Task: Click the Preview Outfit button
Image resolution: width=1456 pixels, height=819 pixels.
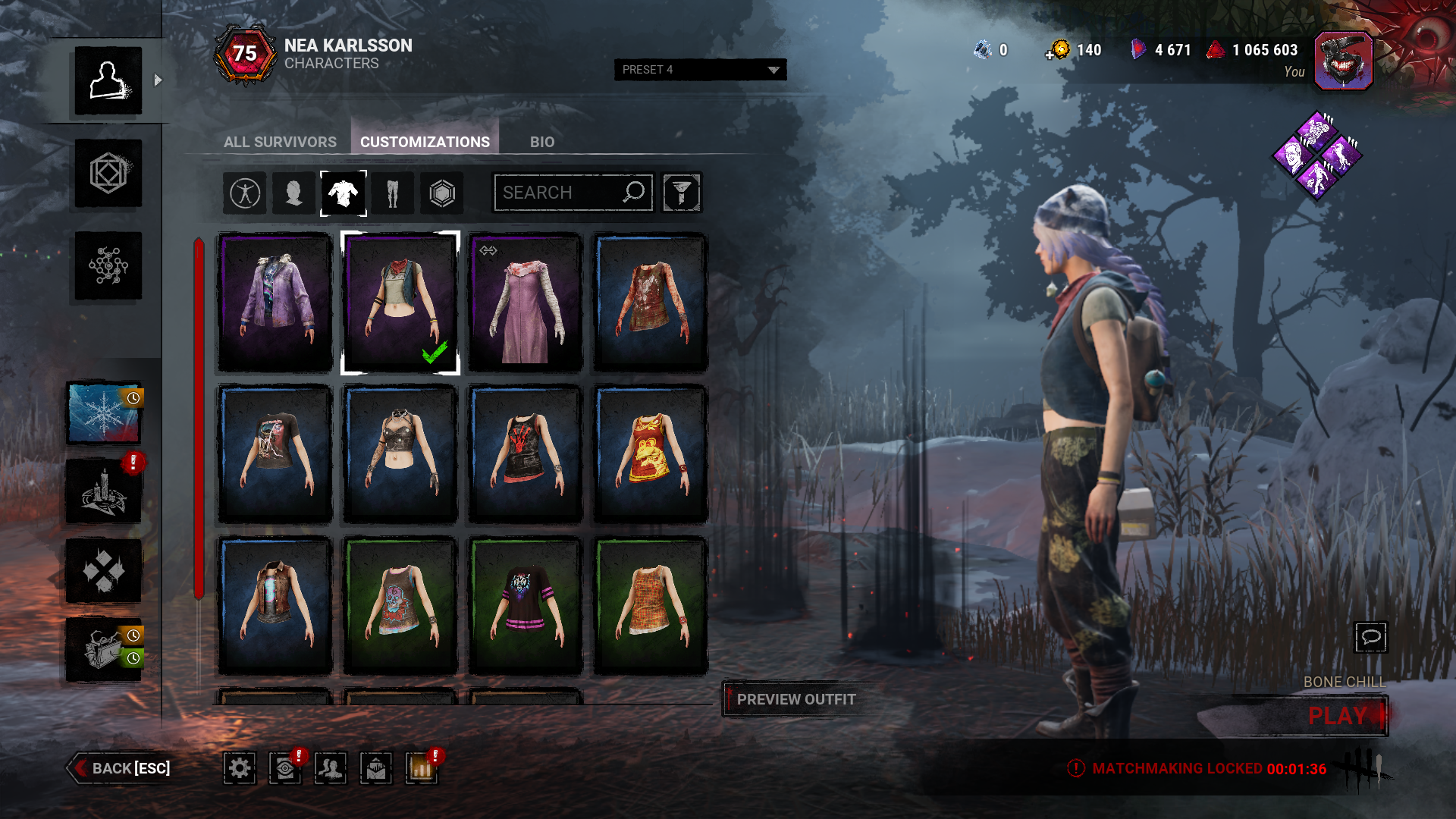Action: click(x=795, y=699)
